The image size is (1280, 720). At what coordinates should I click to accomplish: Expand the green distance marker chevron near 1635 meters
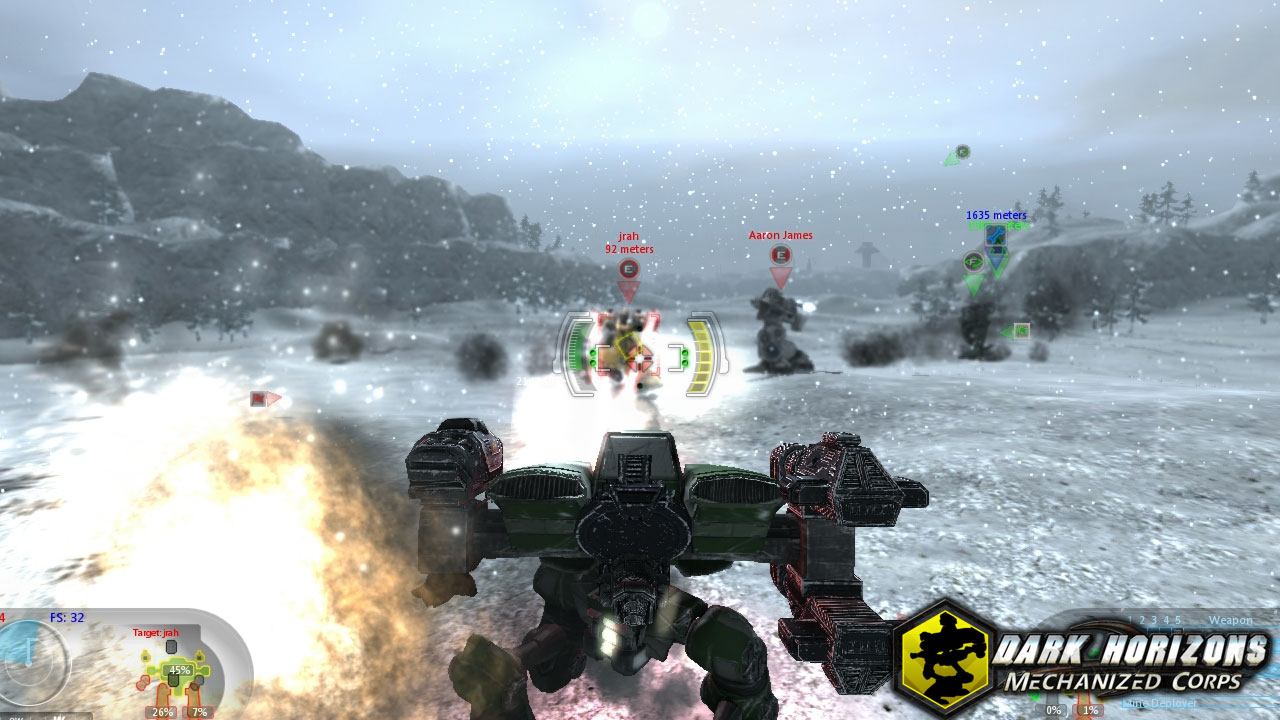998,266
